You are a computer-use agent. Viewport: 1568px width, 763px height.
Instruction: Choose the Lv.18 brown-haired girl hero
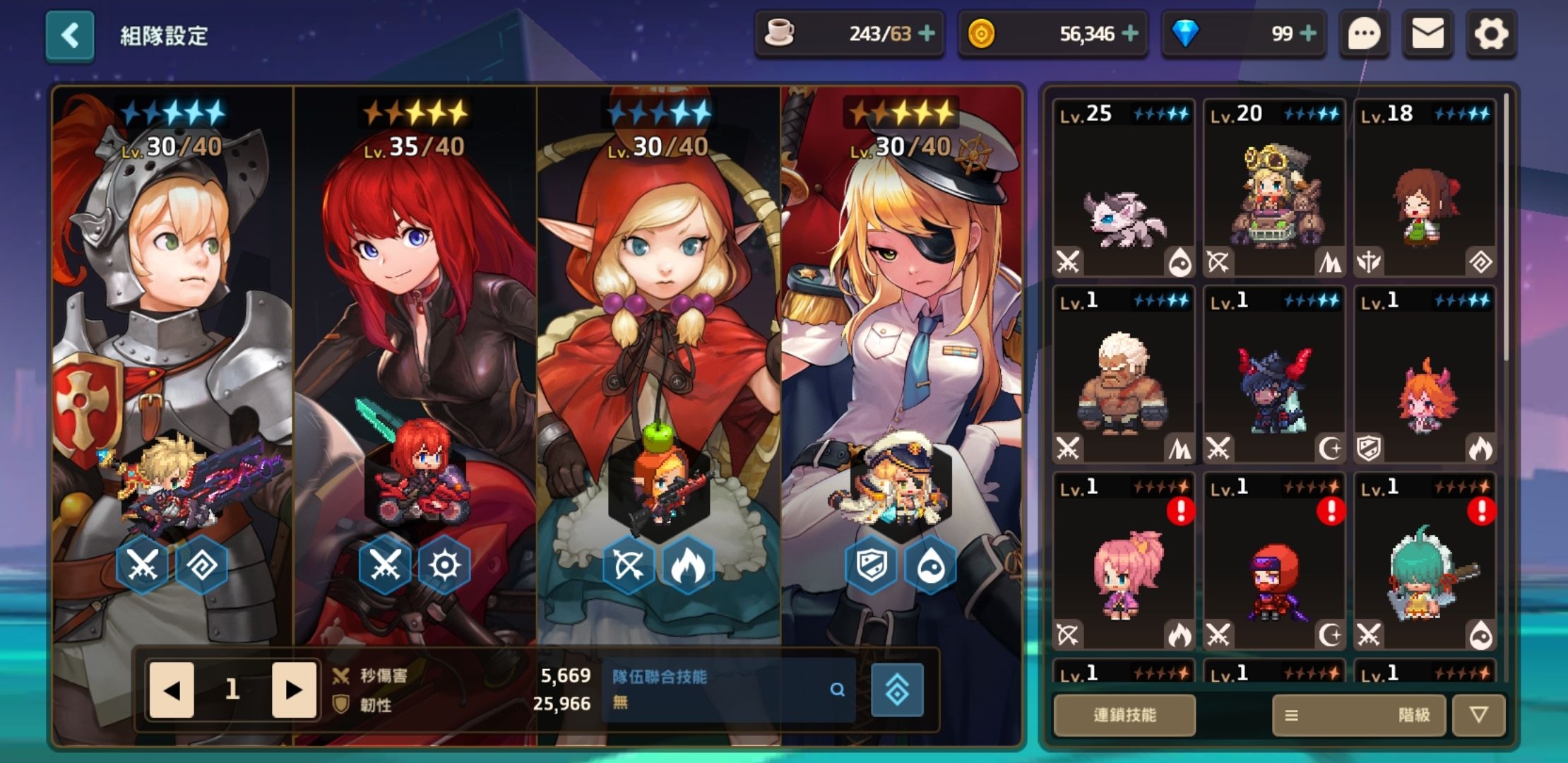[x=1424, y=188]
